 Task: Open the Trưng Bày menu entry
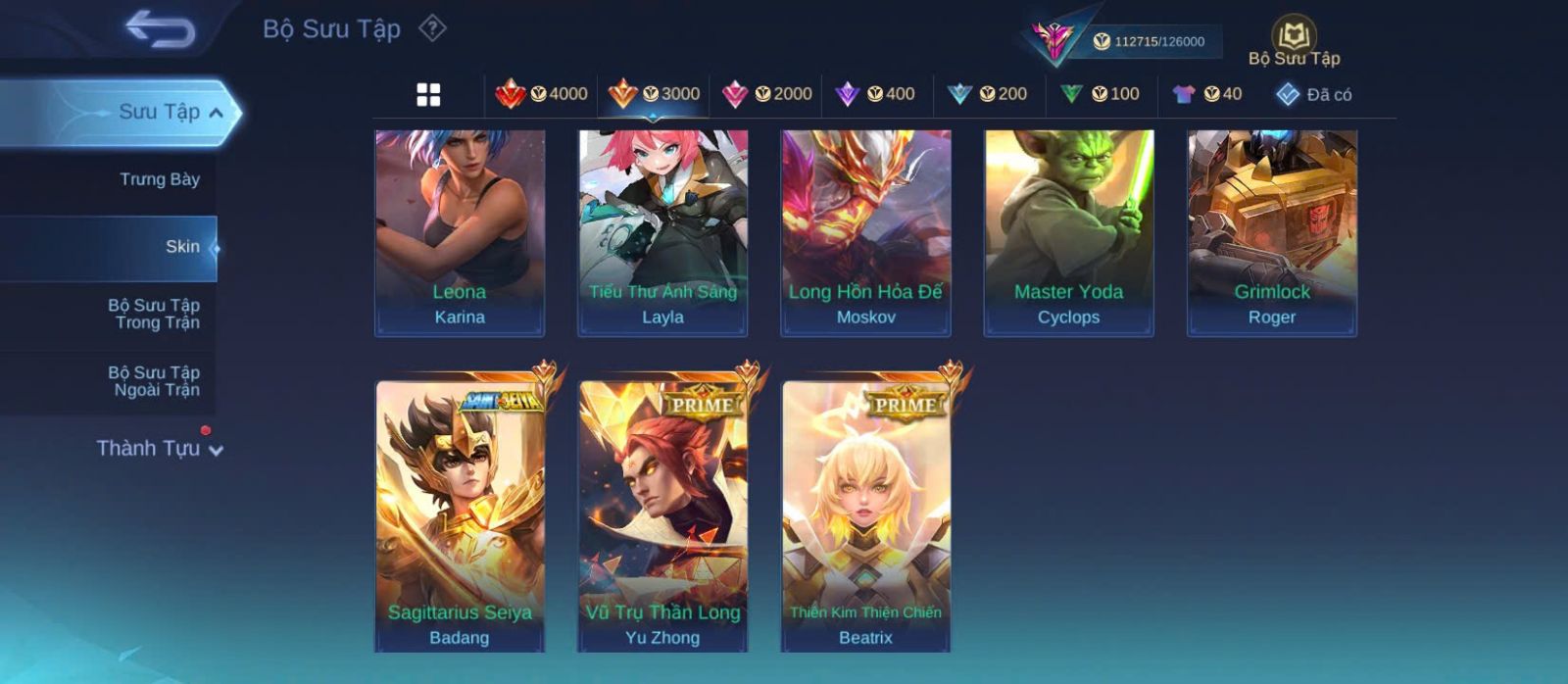click(x=159, y=179)
